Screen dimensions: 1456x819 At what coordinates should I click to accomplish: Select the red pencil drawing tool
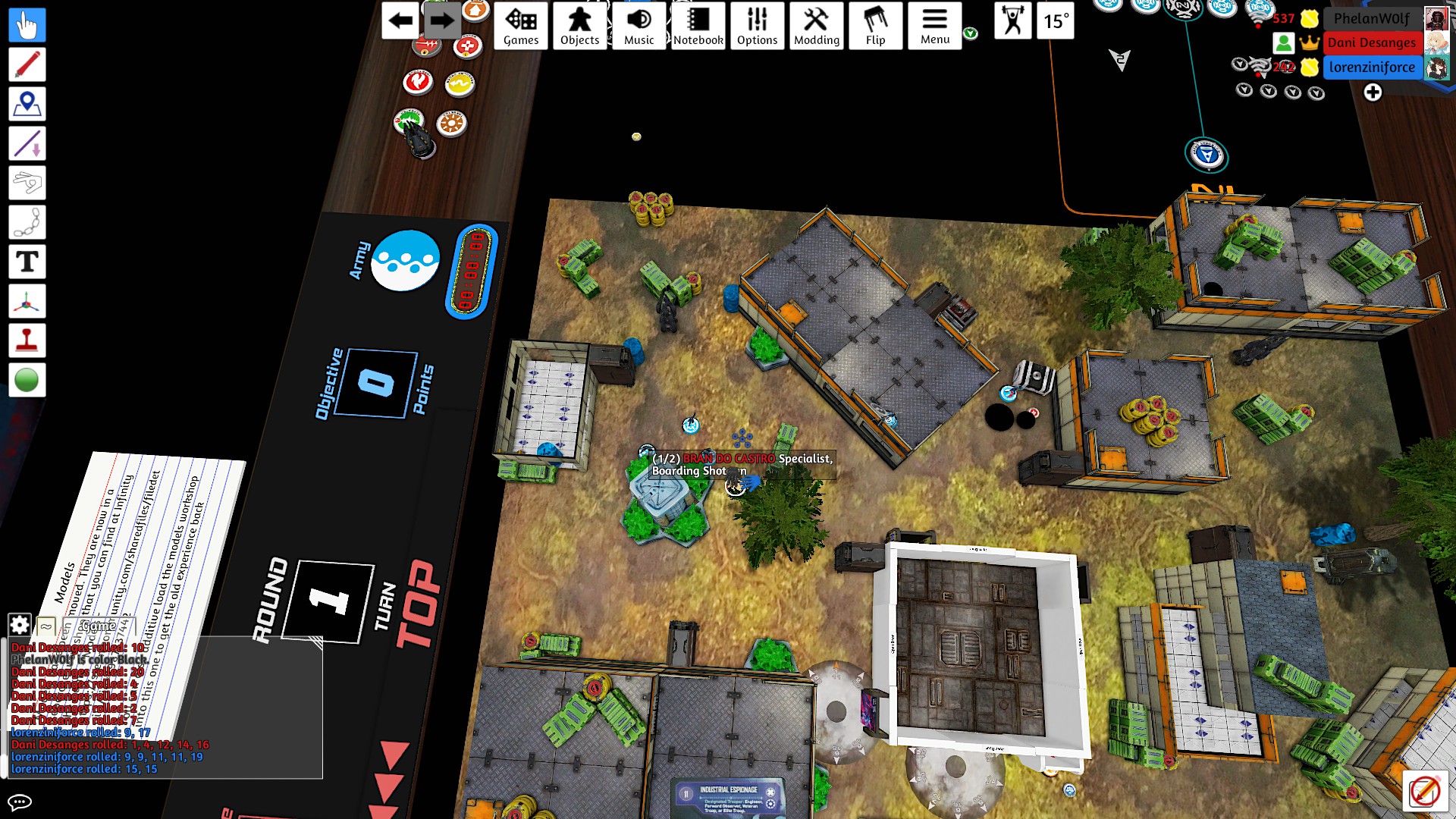[27, 65]
